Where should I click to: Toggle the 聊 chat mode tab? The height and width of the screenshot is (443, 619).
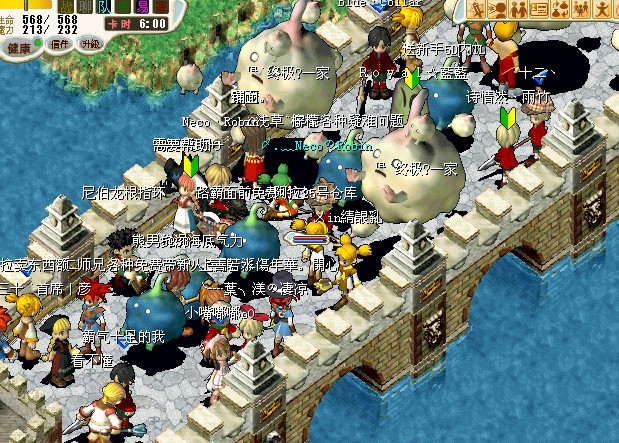(88, 6)
